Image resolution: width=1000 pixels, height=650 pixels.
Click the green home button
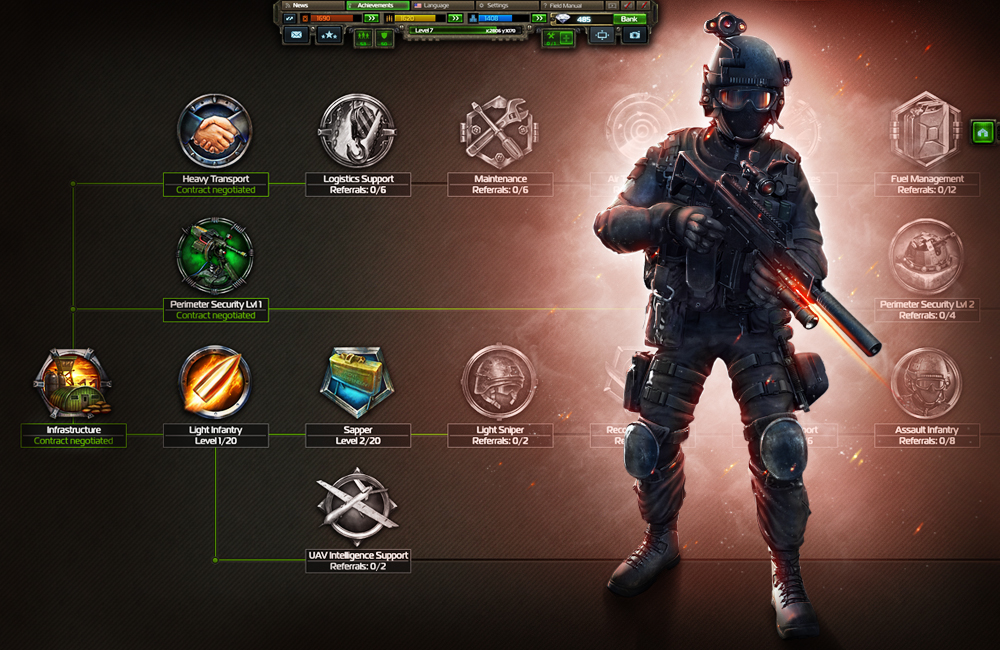[x=983, y=132]
